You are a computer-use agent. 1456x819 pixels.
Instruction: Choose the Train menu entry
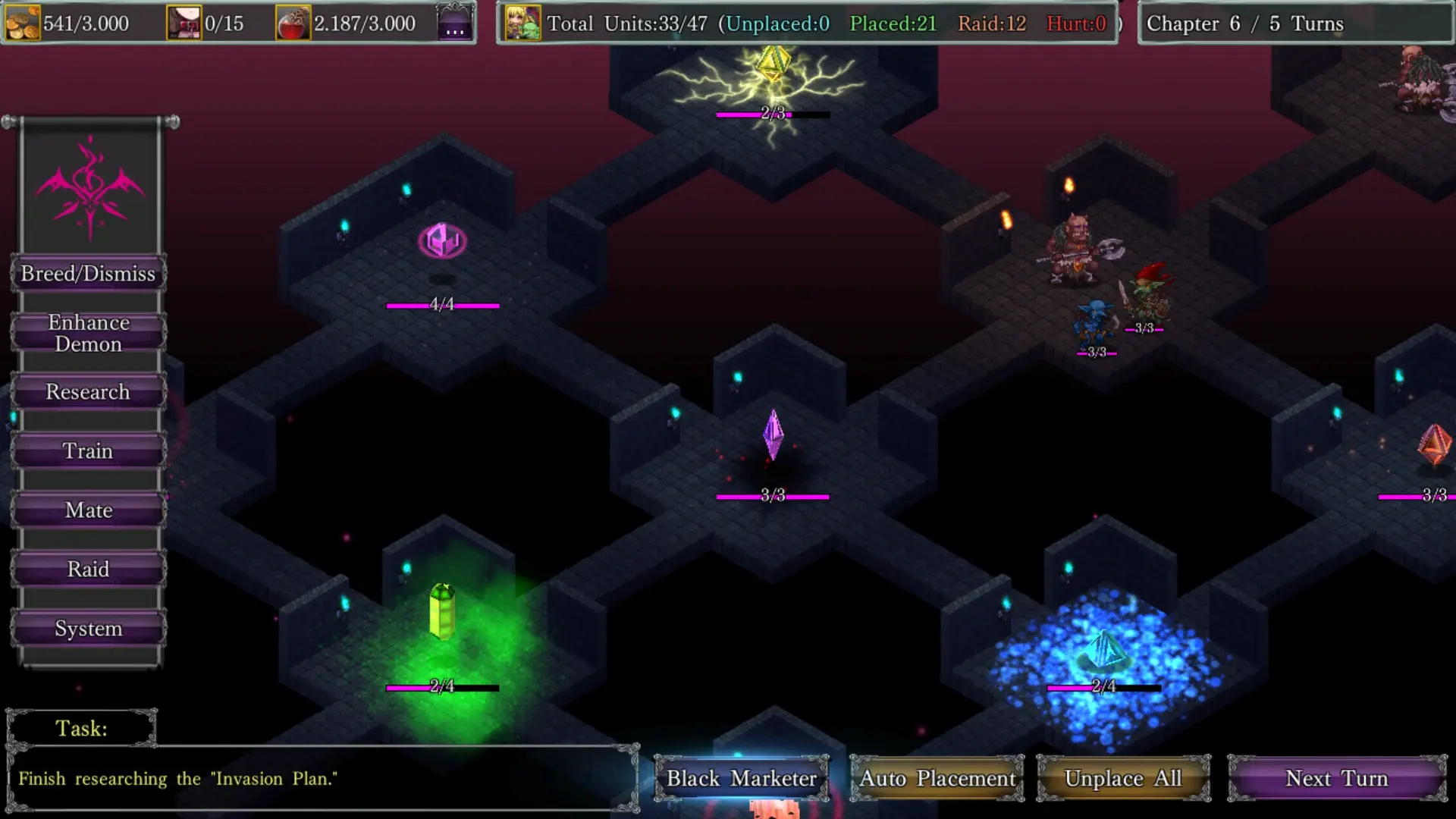pyautogui.click(x=88, y=451)
